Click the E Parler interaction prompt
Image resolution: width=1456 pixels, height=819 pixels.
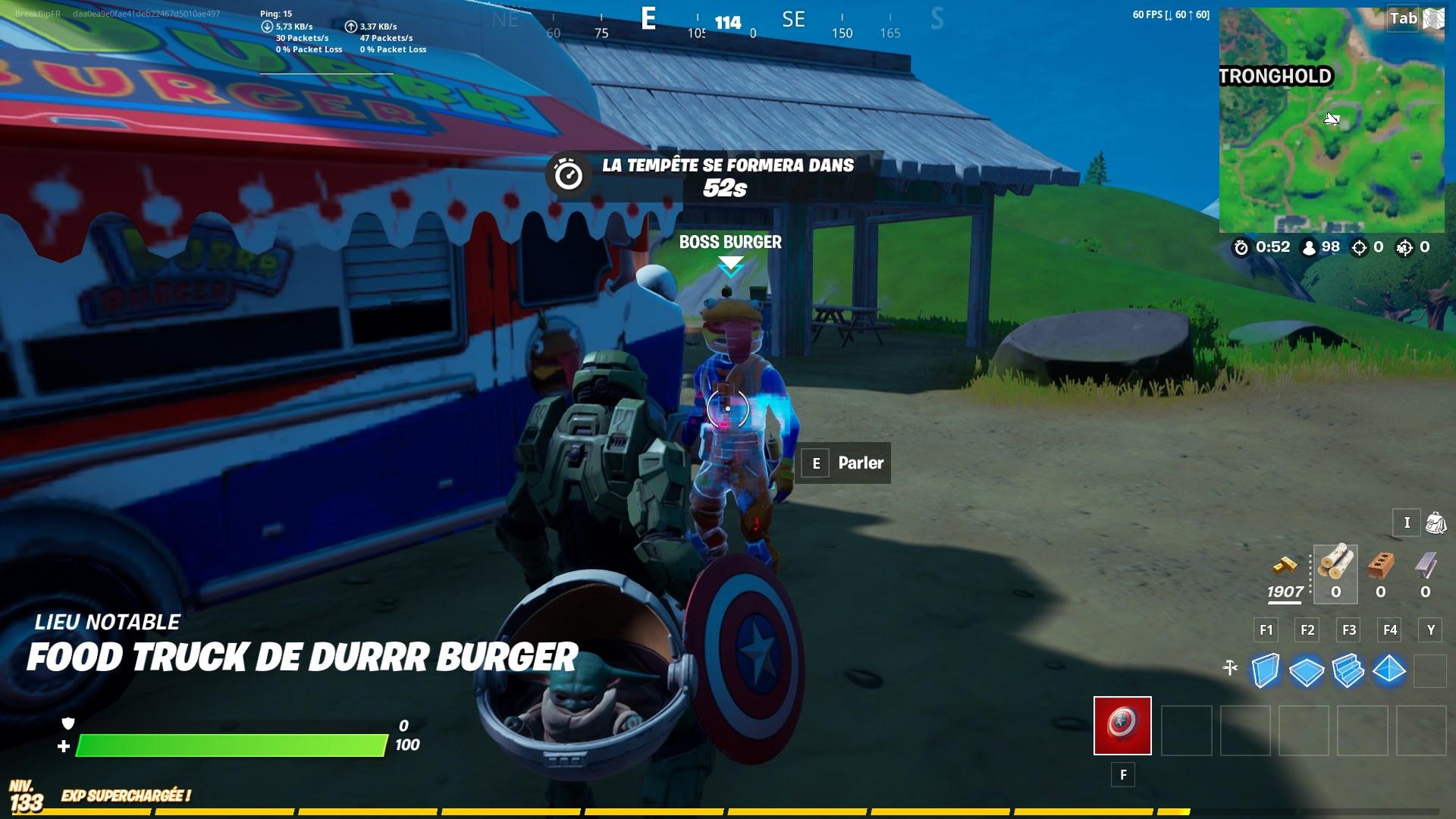(843, 463)
